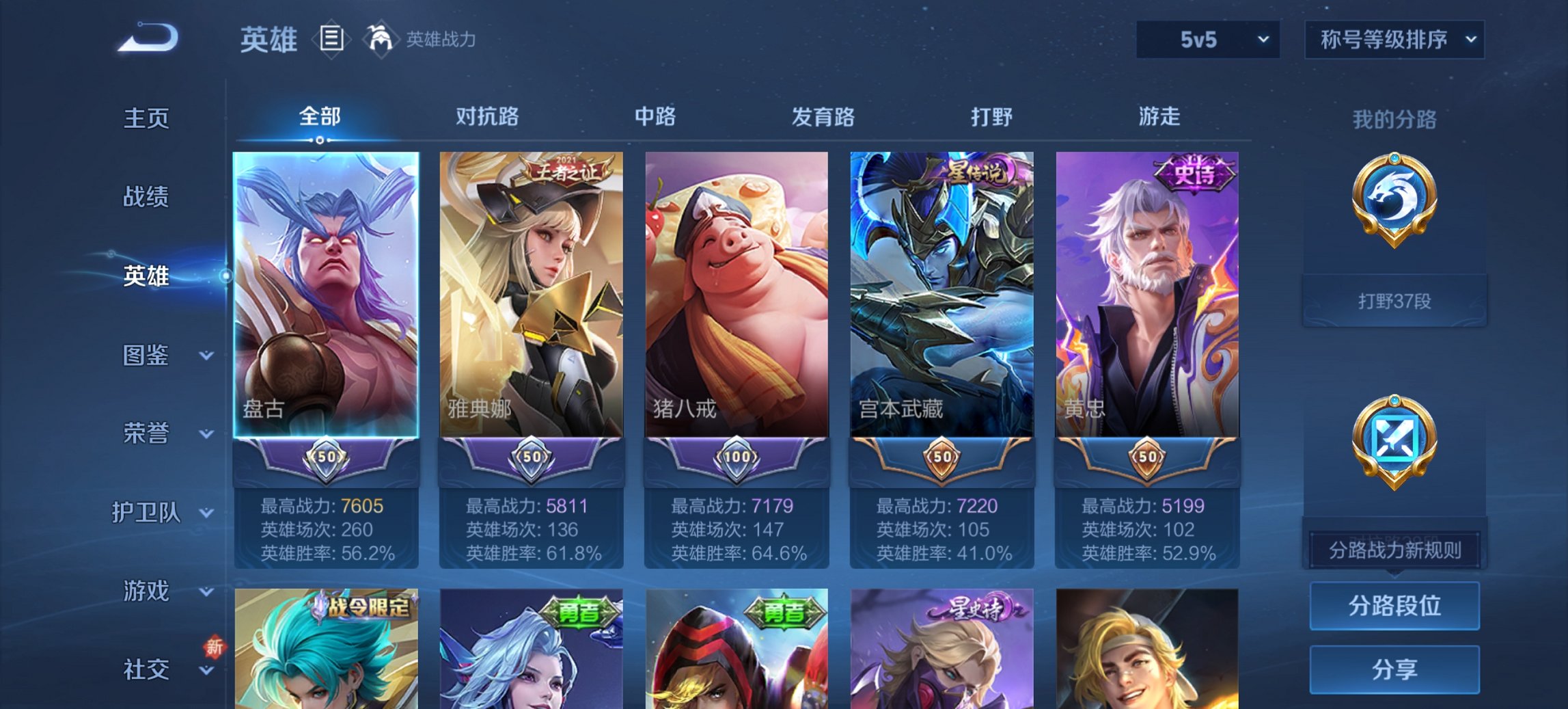The image size is (1568, 709).
Task: Open the 5v5 game mode dropdown
Action: coord(1207,40)
